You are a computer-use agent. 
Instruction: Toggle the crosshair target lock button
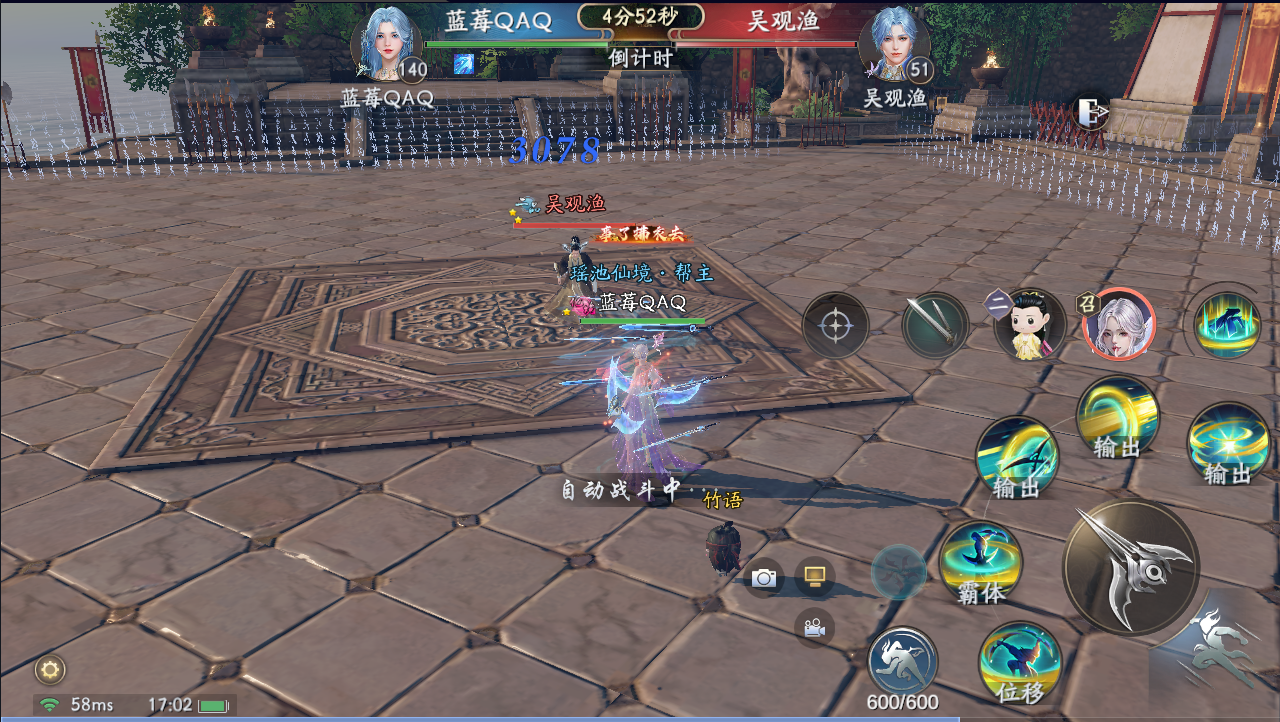click(835, 325)
